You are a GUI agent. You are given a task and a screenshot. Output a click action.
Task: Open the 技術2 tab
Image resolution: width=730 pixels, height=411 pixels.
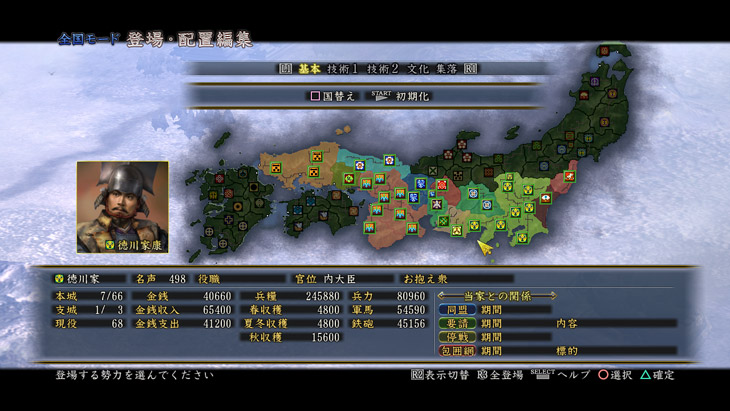[382, 68]
